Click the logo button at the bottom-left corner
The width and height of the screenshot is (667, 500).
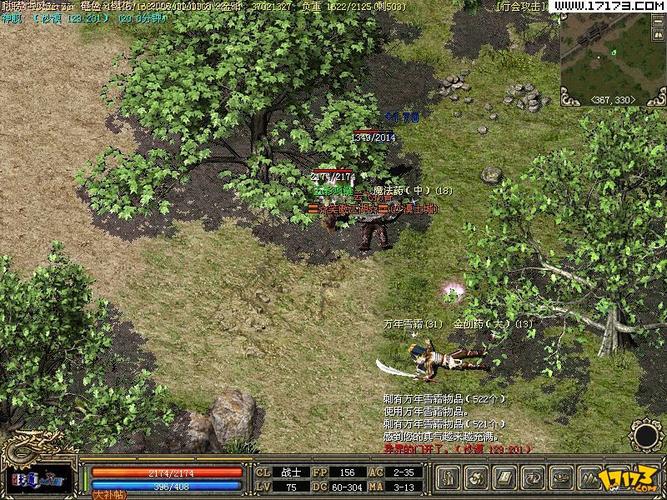pos(38,480)
